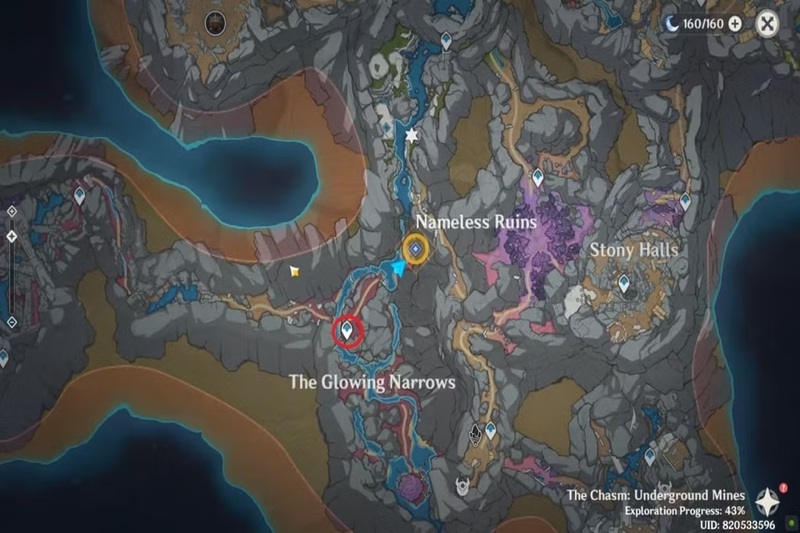
Task: Select the orange-ringed Nameless Ruins marker
Action: (416, 248)
